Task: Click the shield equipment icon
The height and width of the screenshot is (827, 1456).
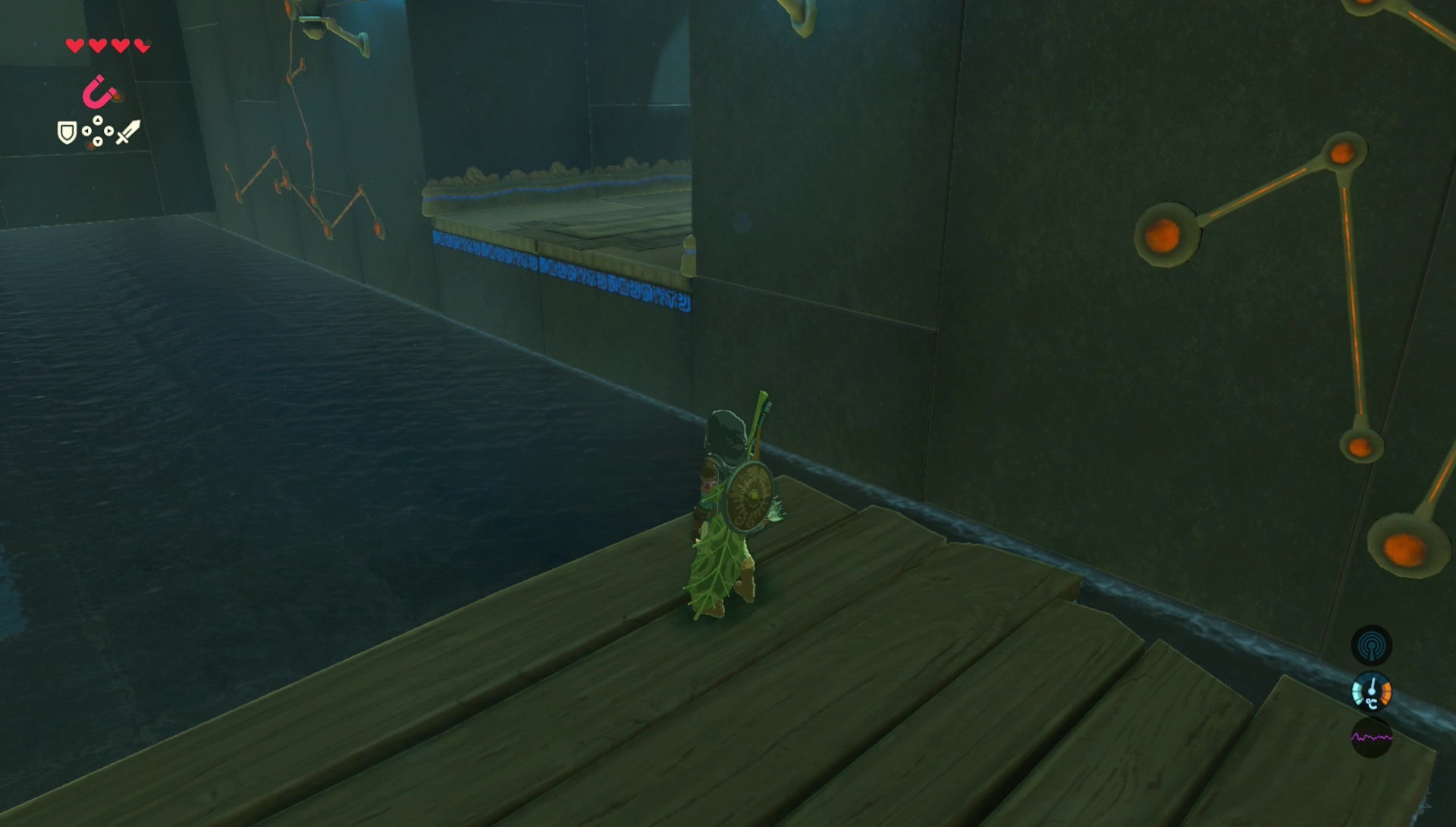Action: point(67,132)
